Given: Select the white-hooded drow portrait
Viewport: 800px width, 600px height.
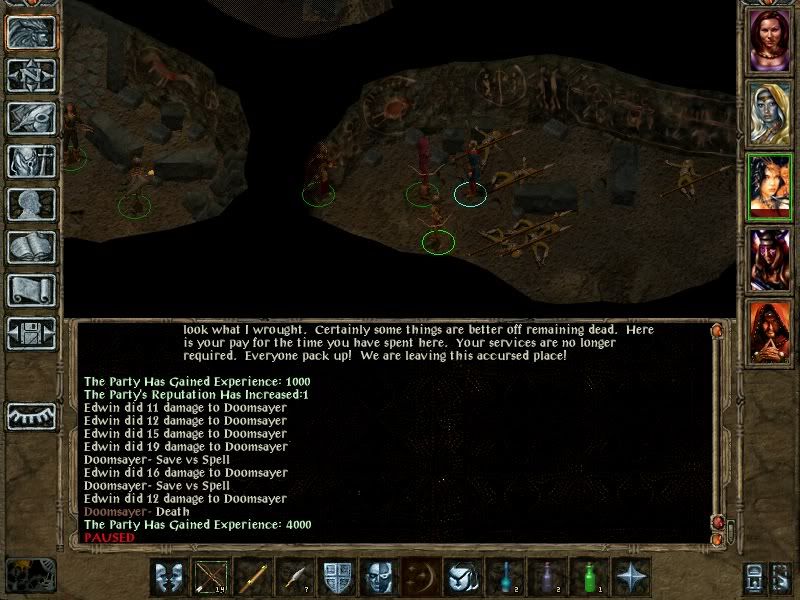Looking at the screenshot, I should [x=769, y=112].
